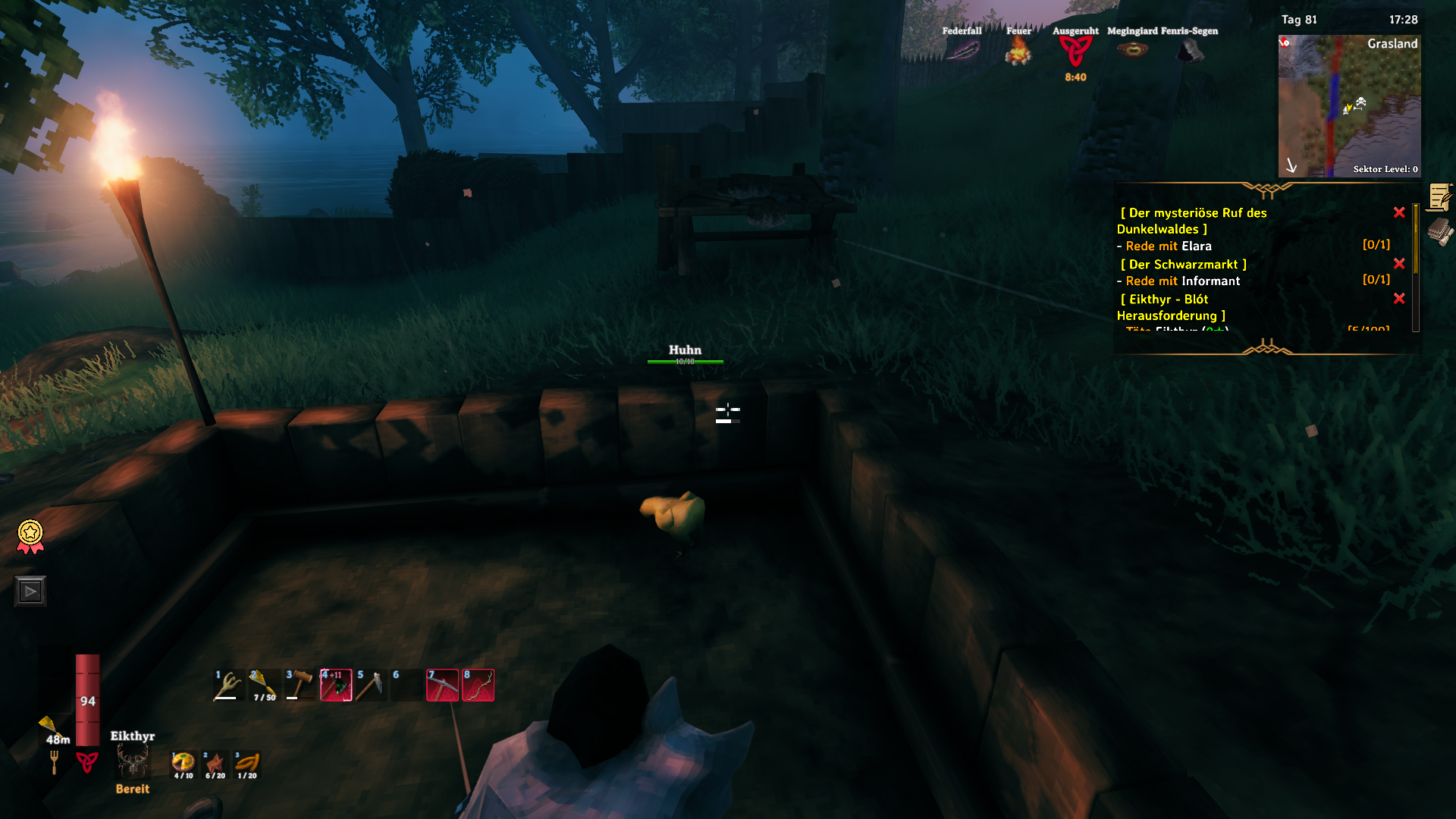
Task: Select the red meat in food slot 2
Action: coord(215,764)
